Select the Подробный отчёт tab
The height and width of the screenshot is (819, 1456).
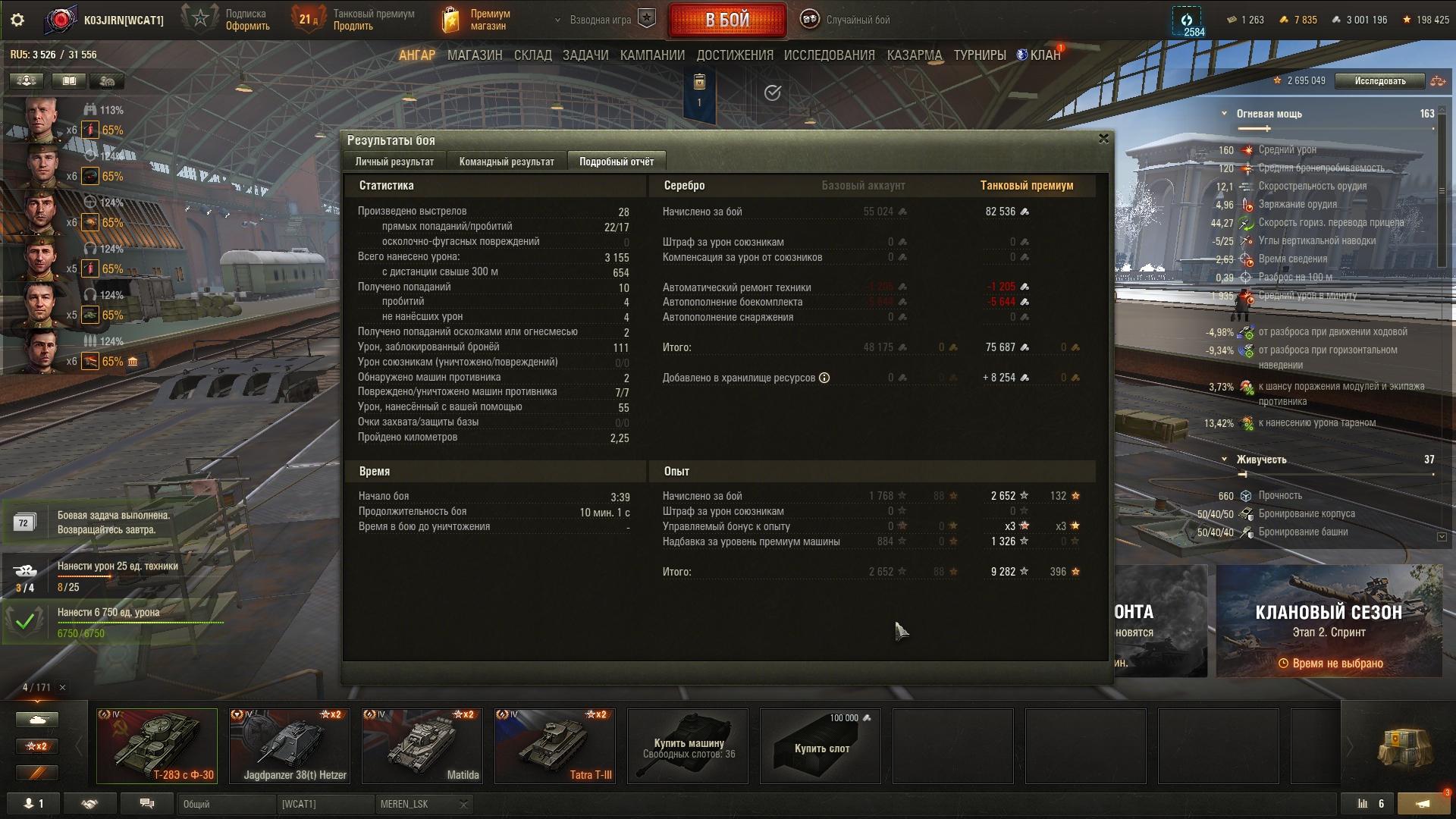pyautogui.click(x=616, y=162)
